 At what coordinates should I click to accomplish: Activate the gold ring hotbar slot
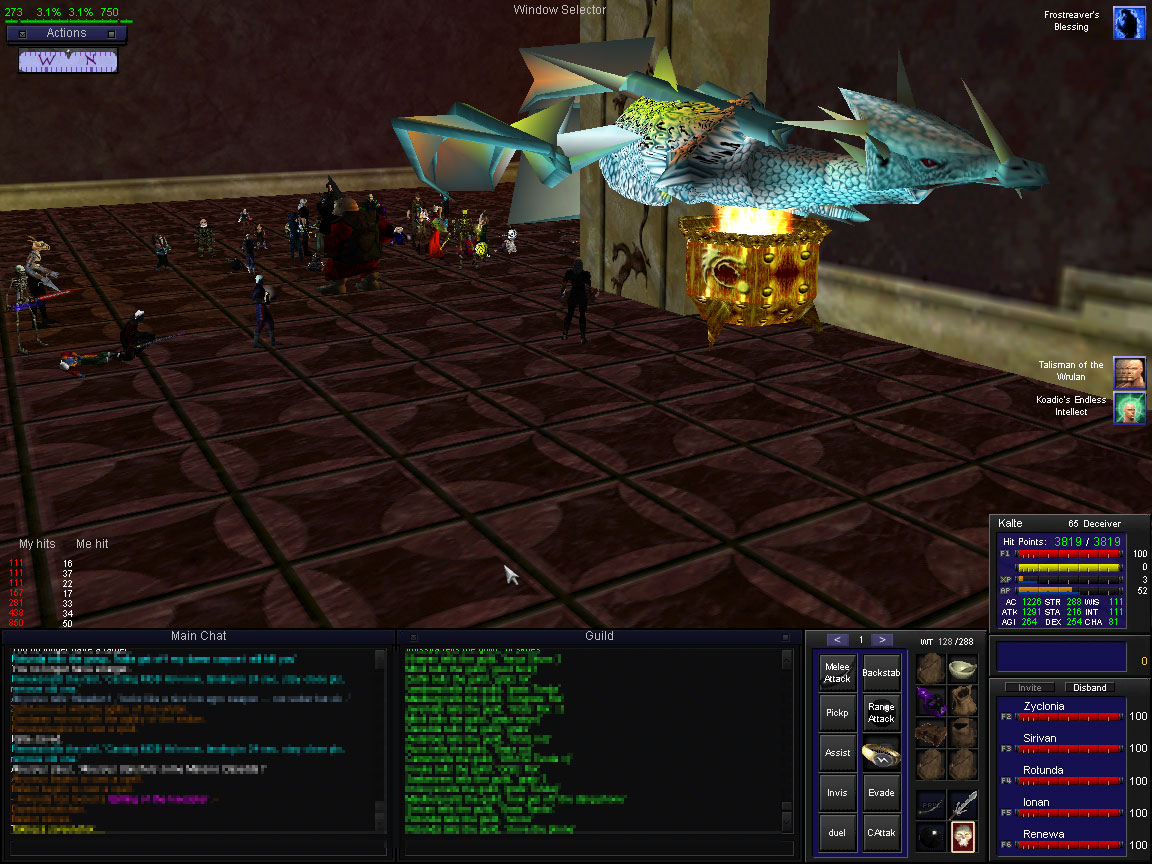(881, 753)
